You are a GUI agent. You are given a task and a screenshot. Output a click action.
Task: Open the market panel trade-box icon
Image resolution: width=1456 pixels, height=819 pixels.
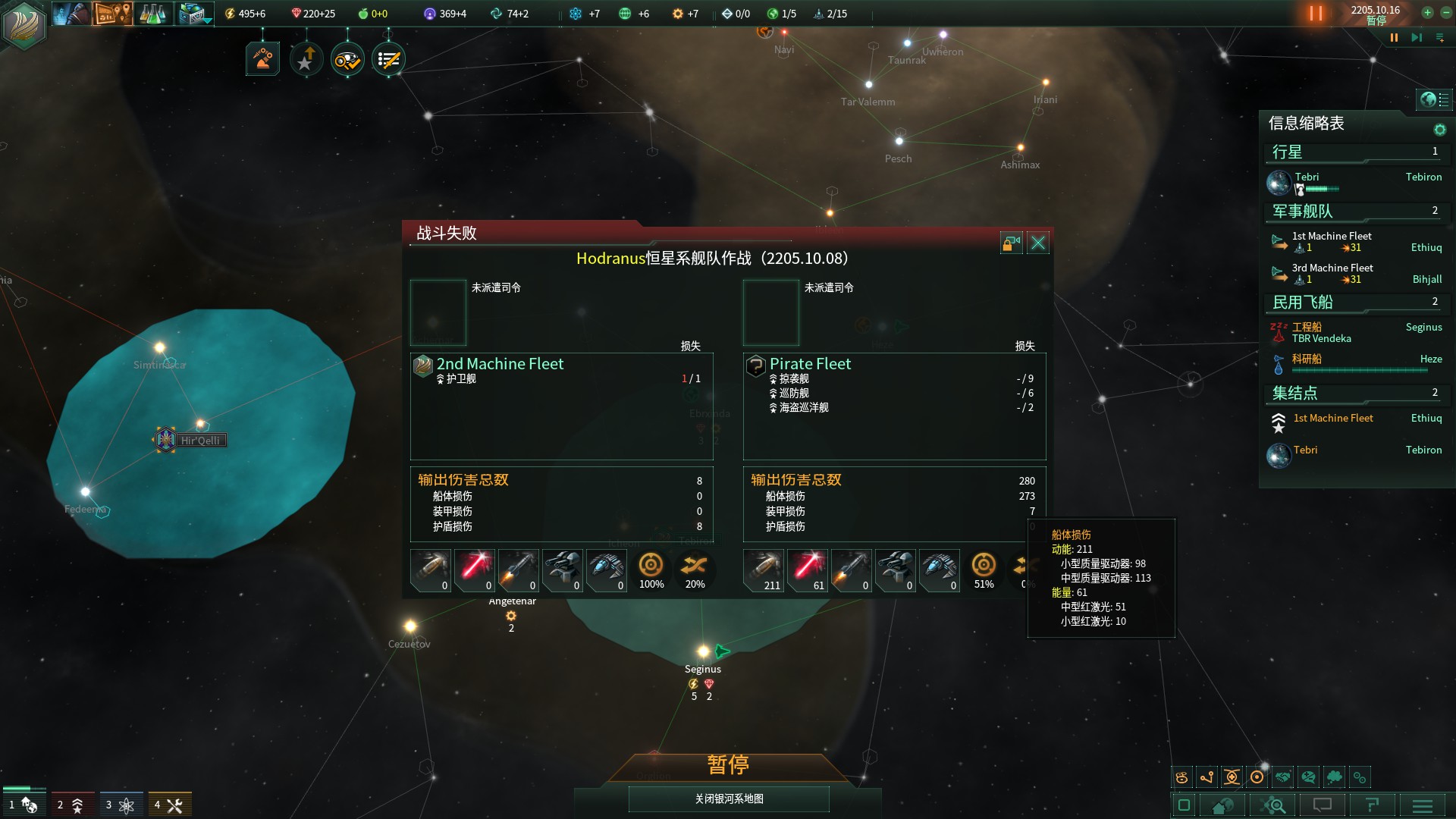tap(188, 14)
